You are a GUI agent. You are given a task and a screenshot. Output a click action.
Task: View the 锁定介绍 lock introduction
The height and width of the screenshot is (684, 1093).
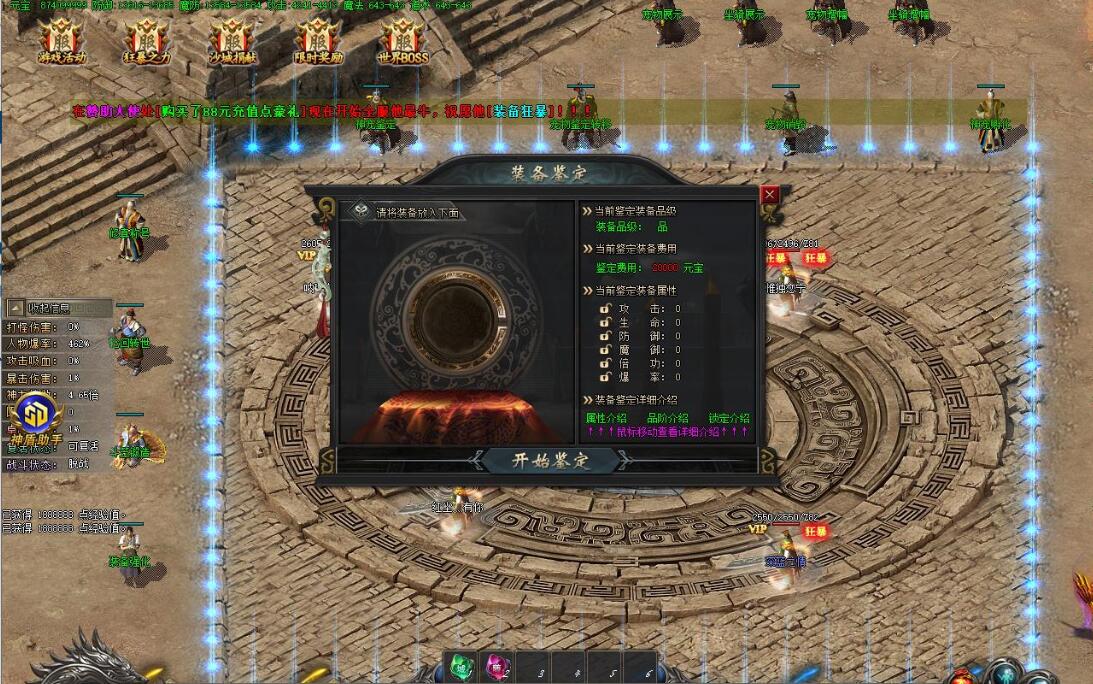728,418
